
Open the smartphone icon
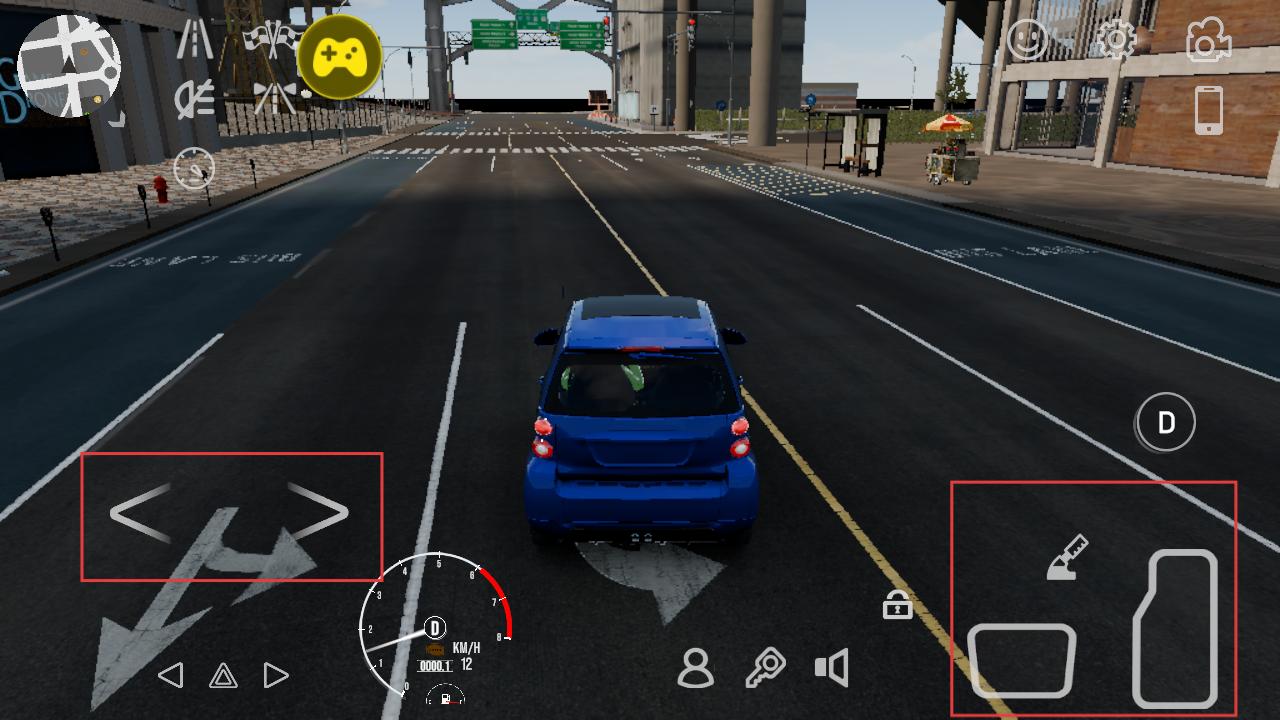click(x=1209, y=109)
